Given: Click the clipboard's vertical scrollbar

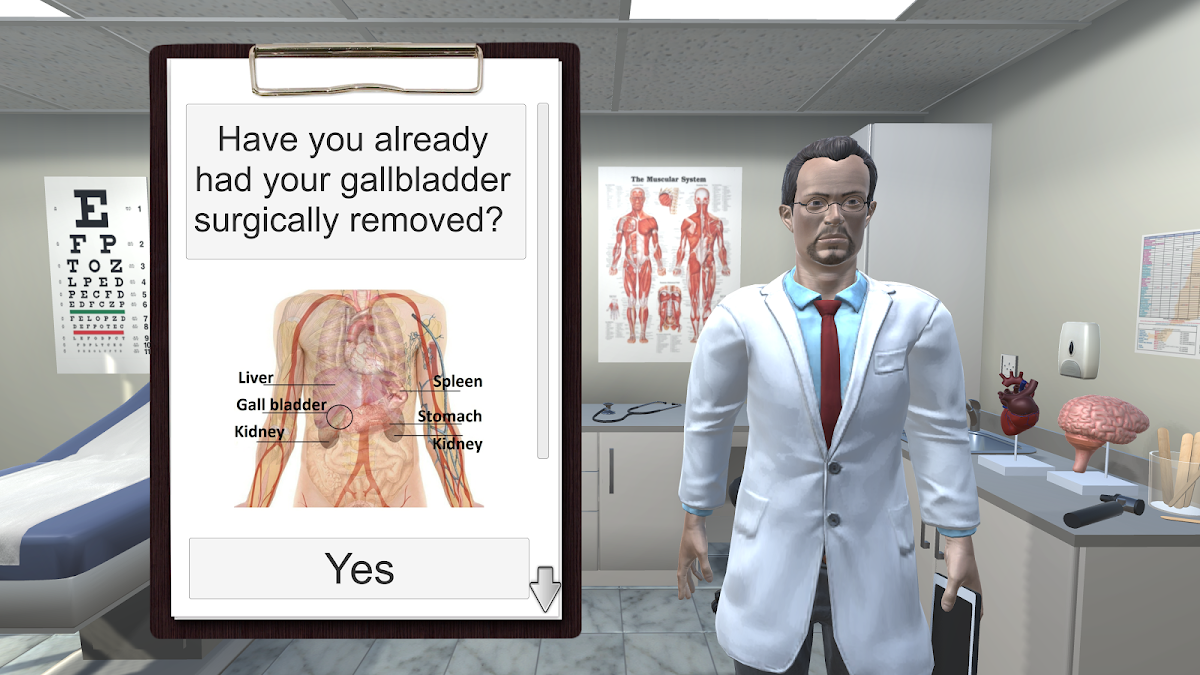Looking at the screenshot, I should [543, 280].
